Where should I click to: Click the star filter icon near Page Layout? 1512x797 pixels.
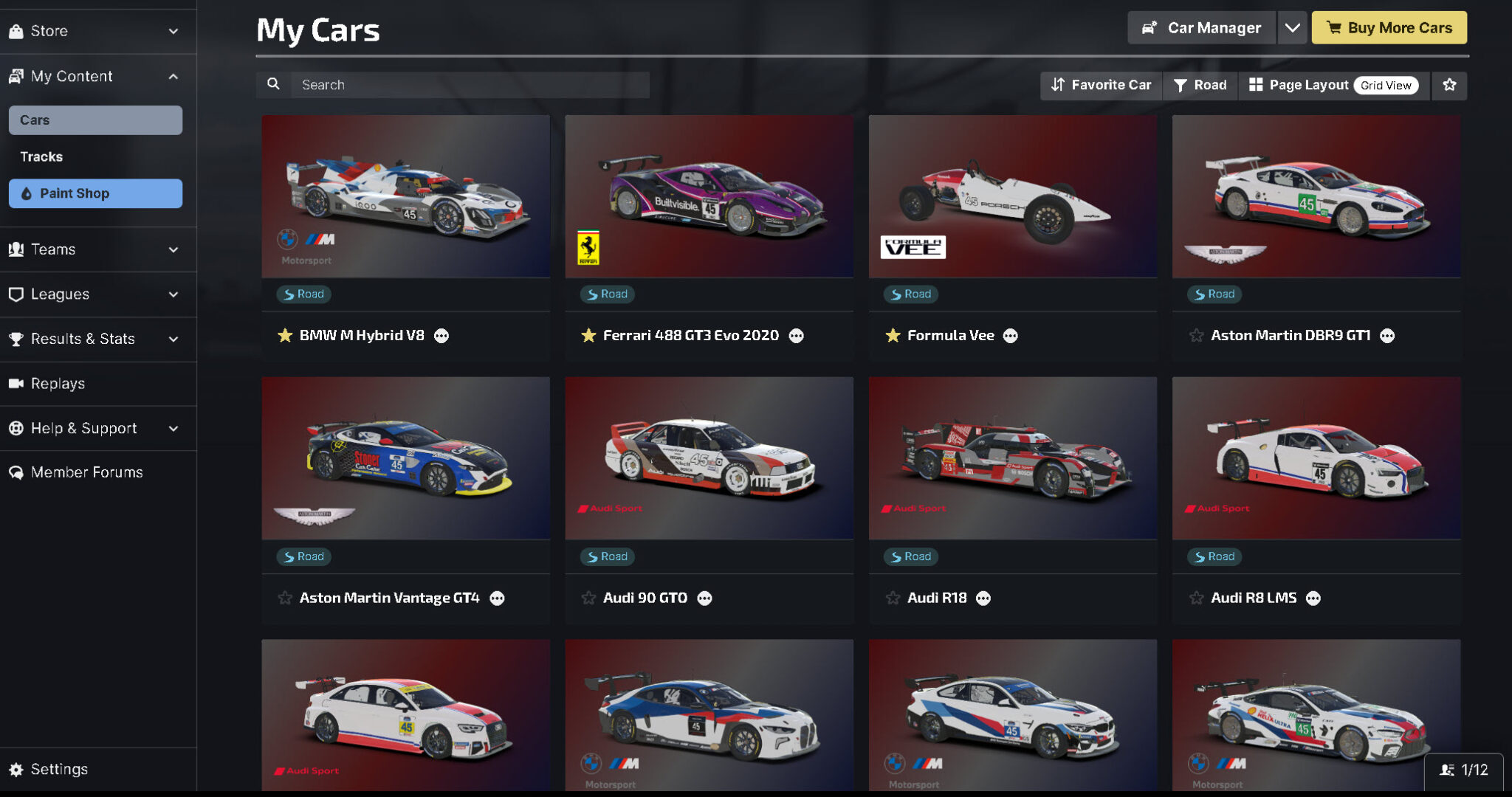pos(1449,85)
